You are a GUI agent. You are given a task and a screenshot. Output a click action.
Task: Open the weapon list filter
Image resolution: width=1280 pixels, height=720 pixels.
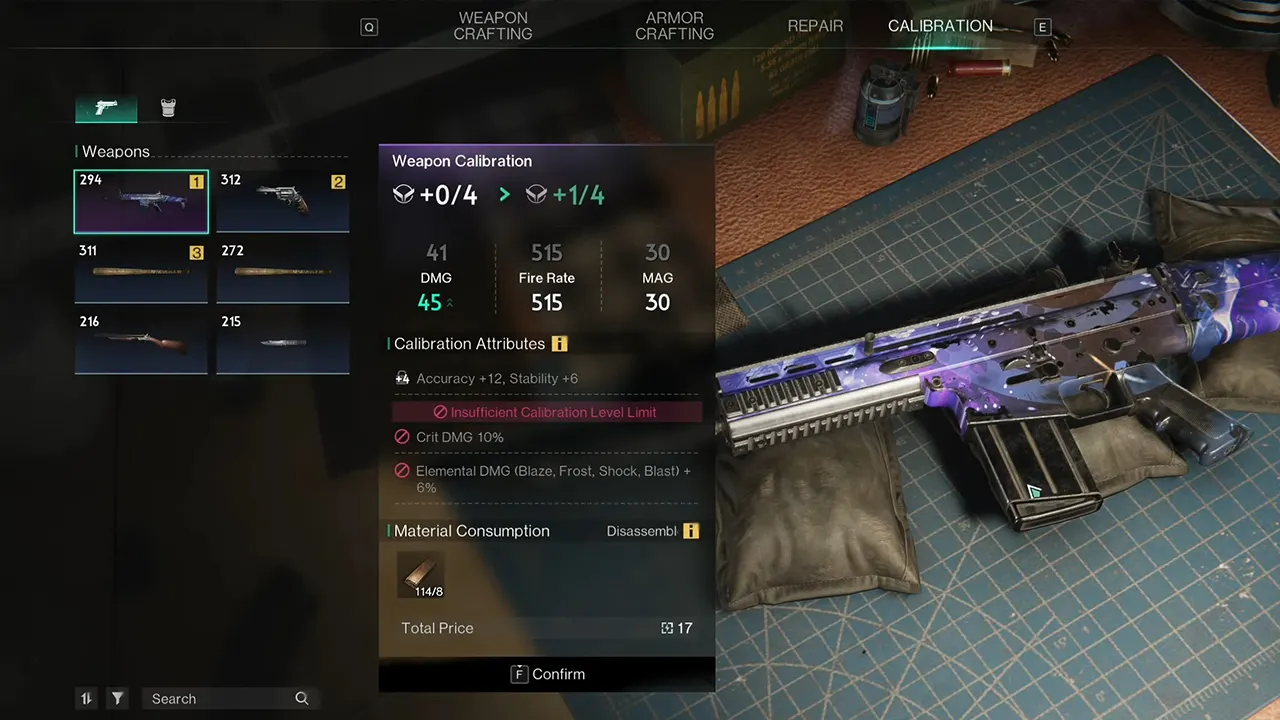coord(118,699)
